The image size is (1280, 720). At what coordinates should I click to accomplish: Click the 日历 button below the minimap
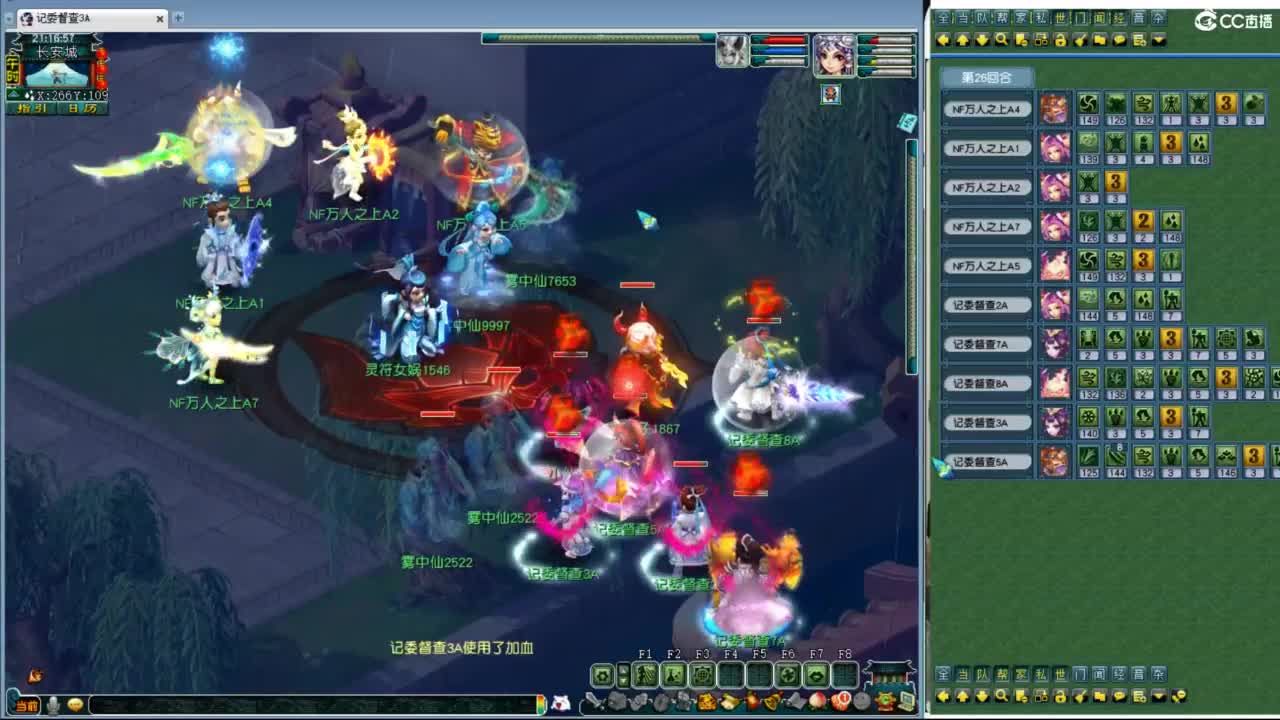[81, 108]
